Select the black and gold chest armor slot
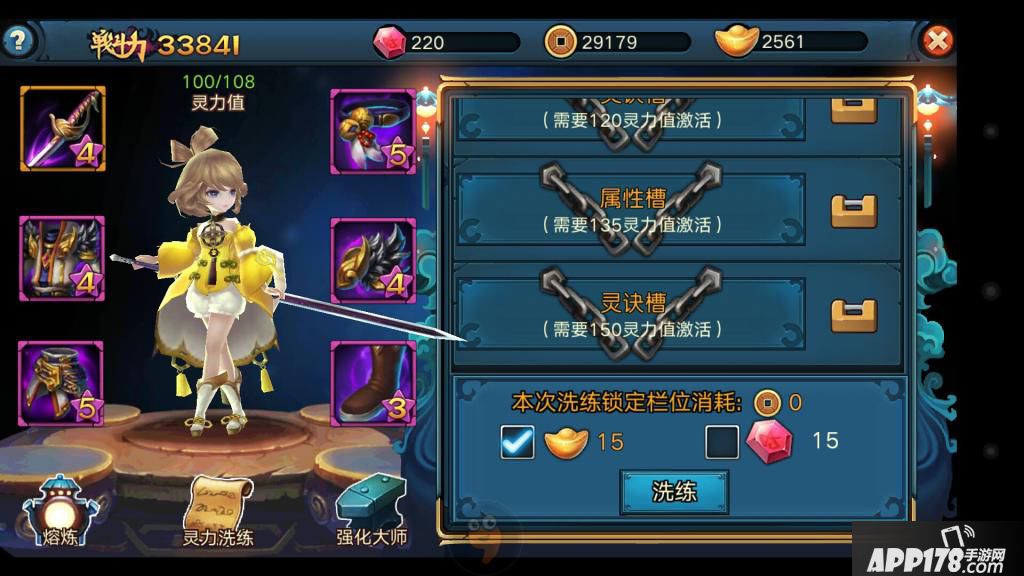The width and height of the screenshot is (1024, 576). click(63, 259)
